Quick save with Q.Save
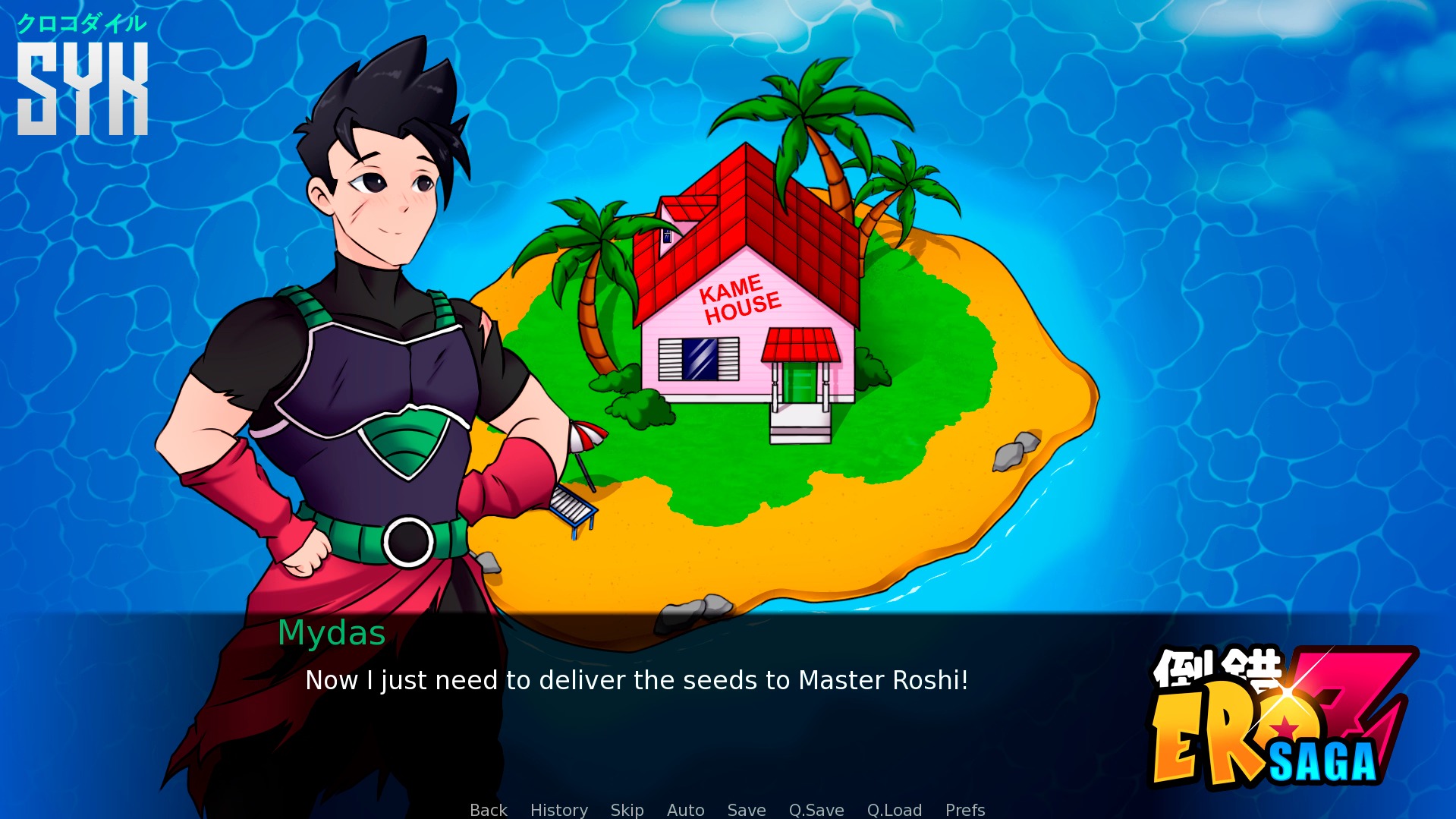Screen dimensions: 1456x819 coord(816,809)
